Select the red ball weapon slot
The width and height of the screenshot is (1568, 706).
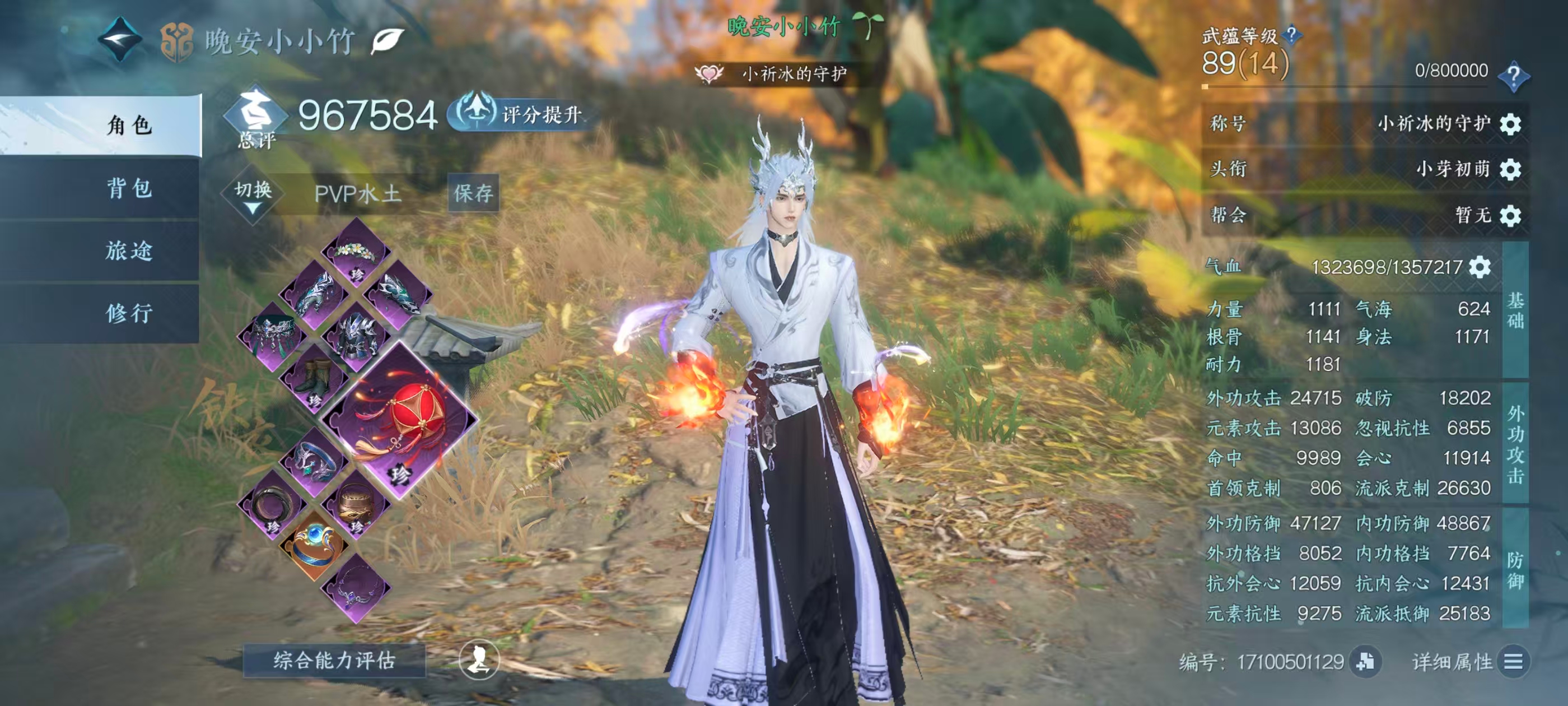pyautogui.click(x=400, y=419)
